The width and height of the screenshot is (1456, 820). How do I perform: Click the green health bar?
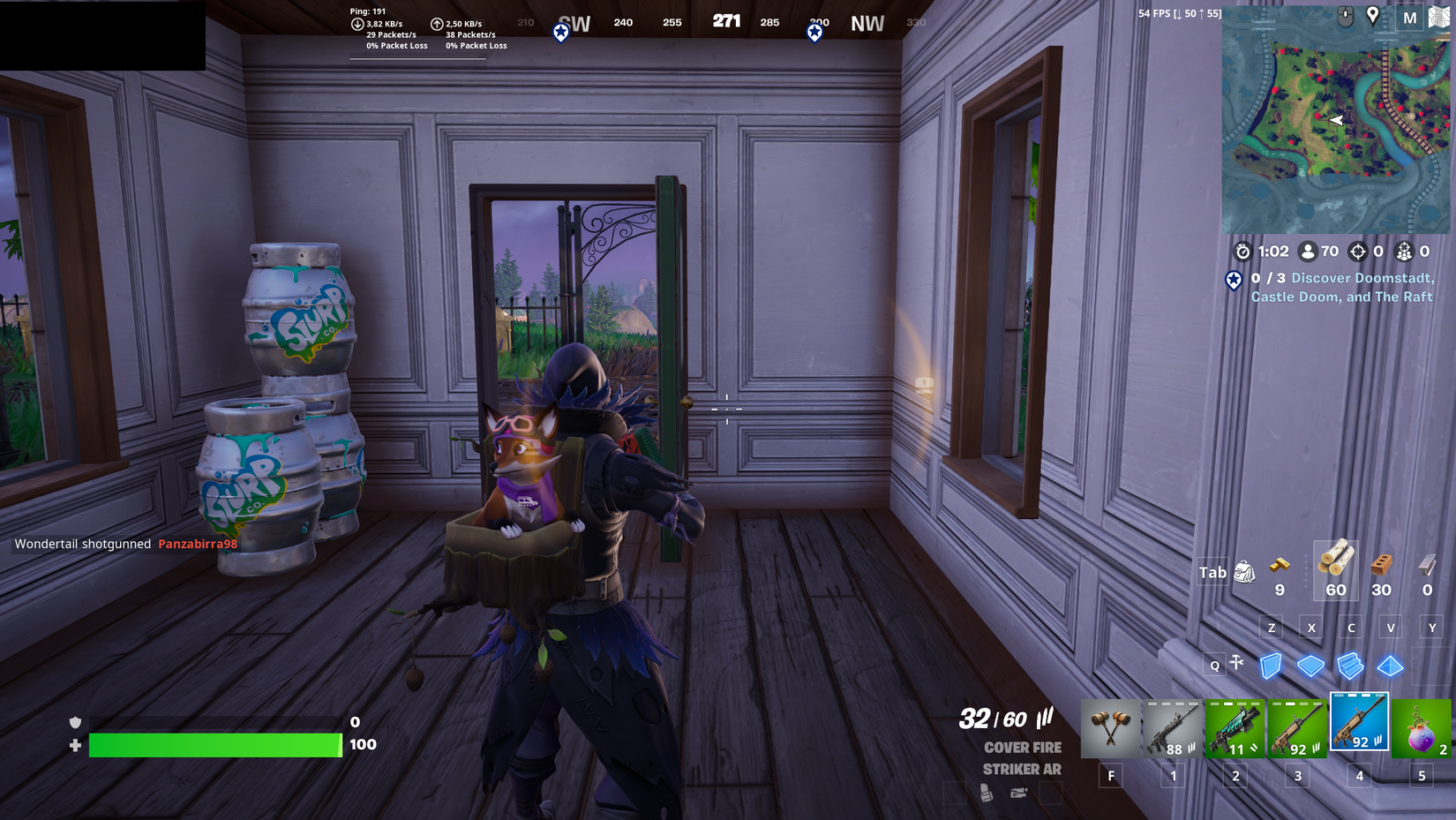click(x=216, y=745)
